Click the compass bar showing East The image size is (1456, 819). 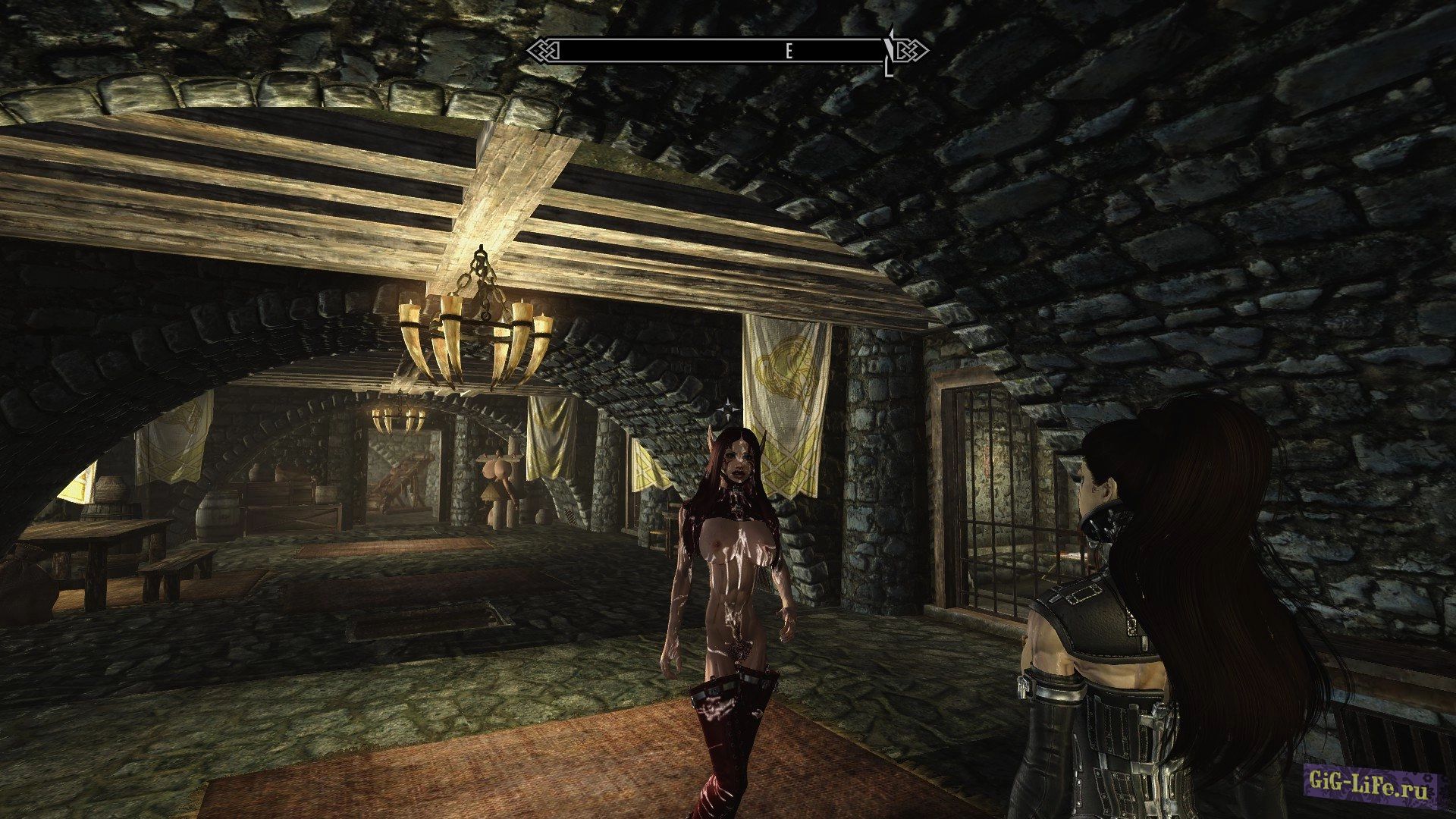click(726, 51)
